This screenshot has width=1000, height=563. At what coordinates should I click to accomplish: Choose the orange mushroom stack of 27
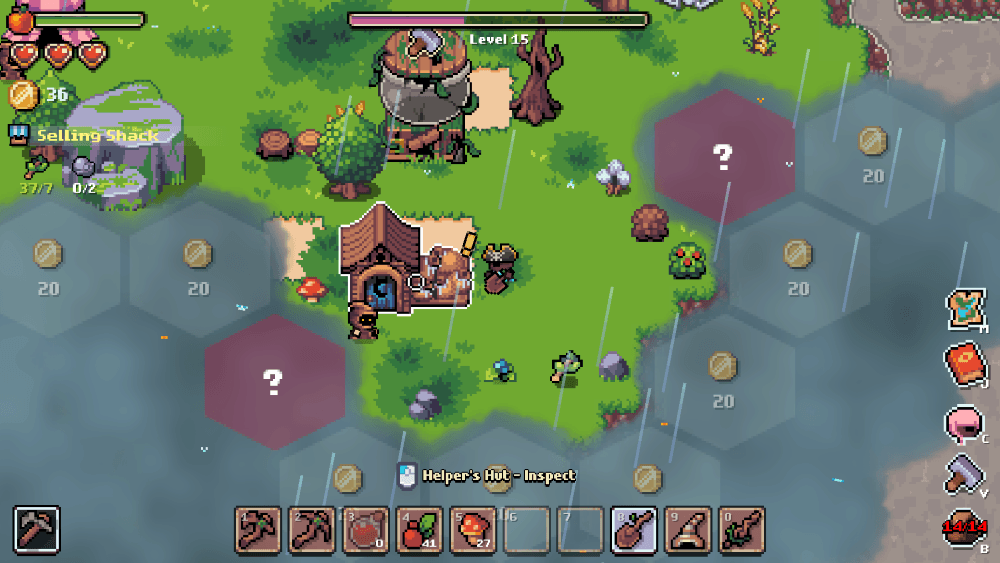pyautogui.click(x=474, y=529)
